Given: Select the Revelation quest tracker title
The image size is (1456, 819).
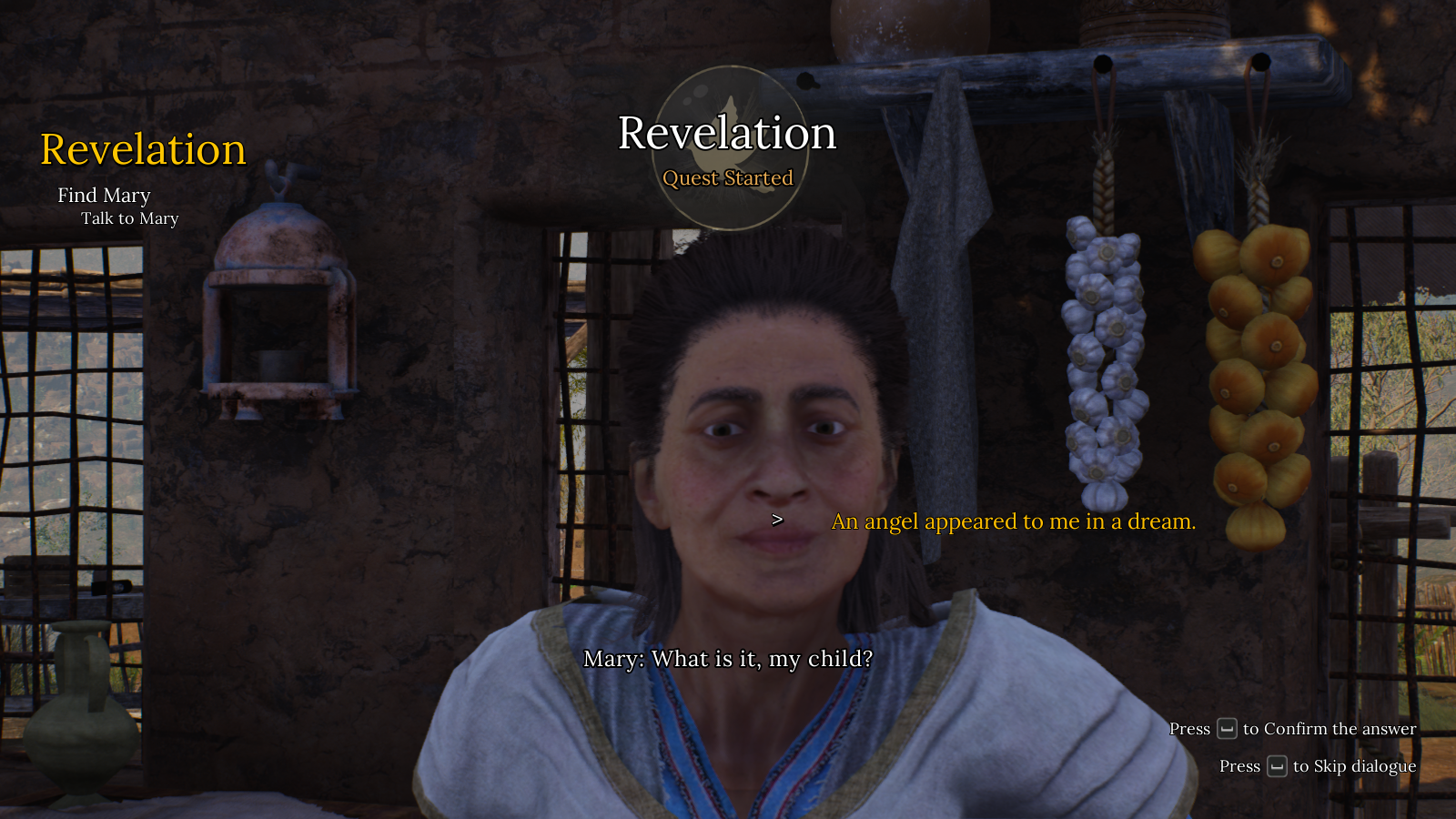Looking at the screenshot, I should coord(143,149).
